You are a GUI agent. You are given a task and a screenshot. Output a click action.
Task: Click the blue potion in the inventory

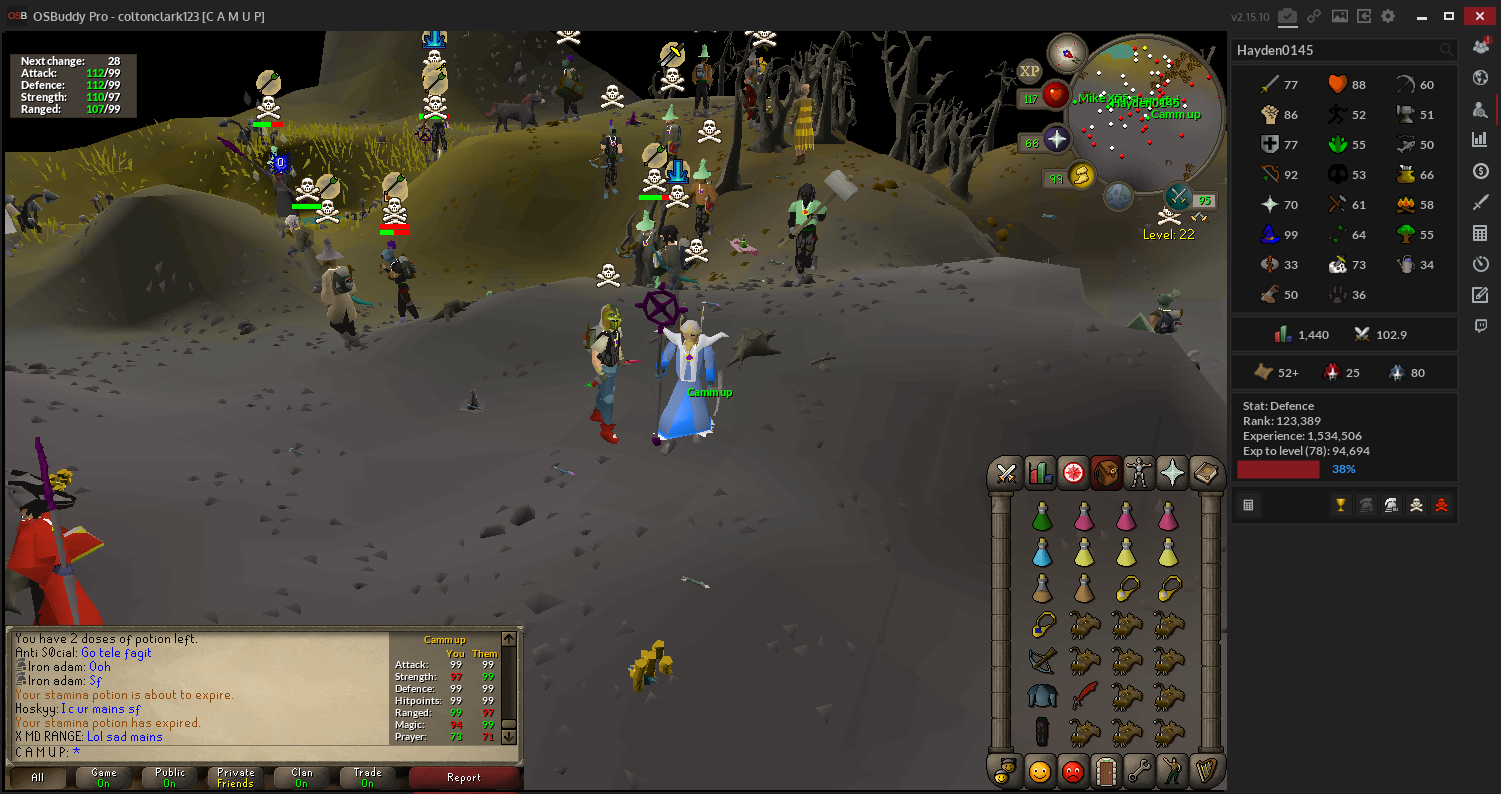tap(1041, 553)
